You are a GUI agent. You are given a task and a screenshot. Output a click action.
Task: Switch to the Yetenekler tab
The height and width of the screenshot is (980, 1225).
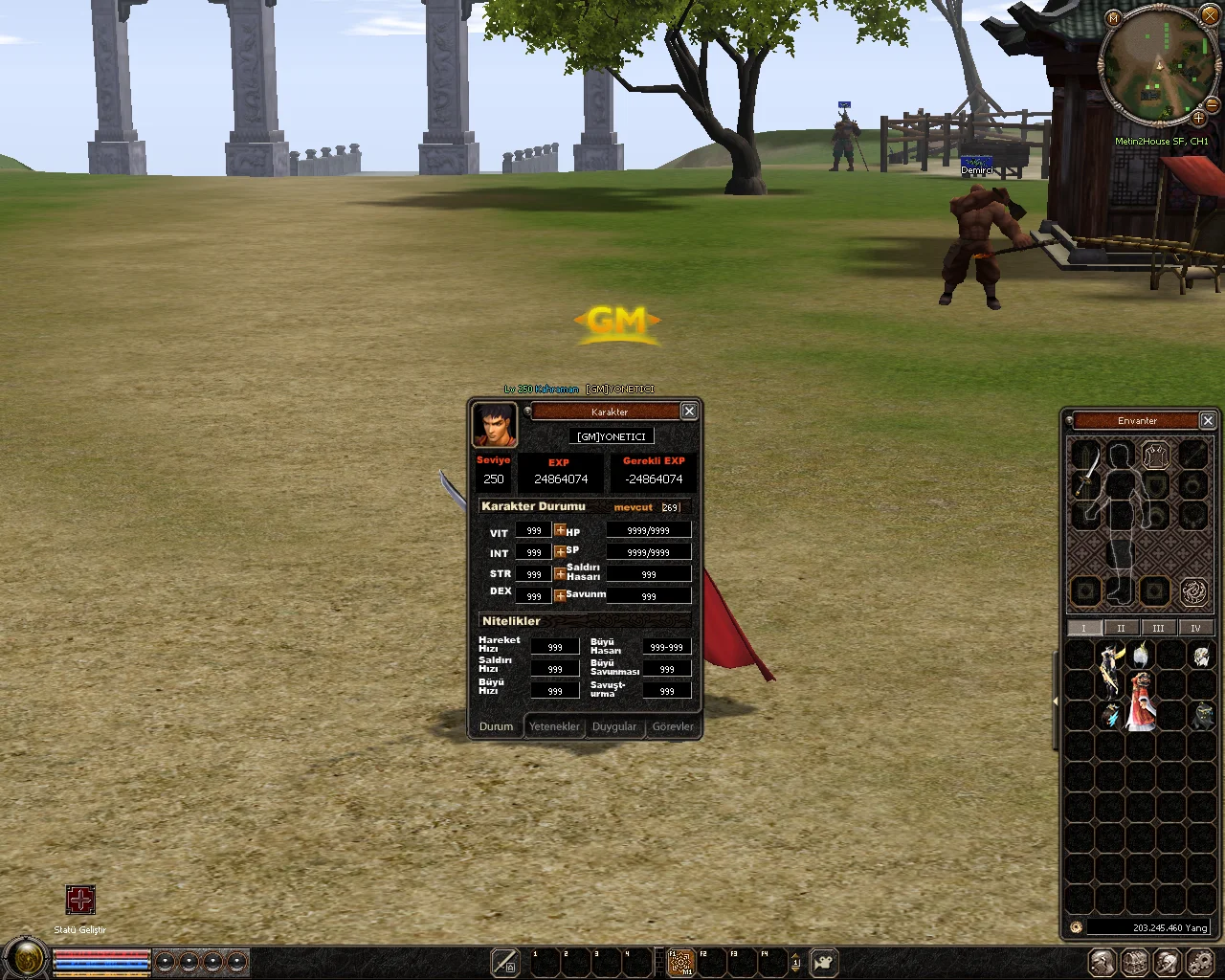(554, 726)
